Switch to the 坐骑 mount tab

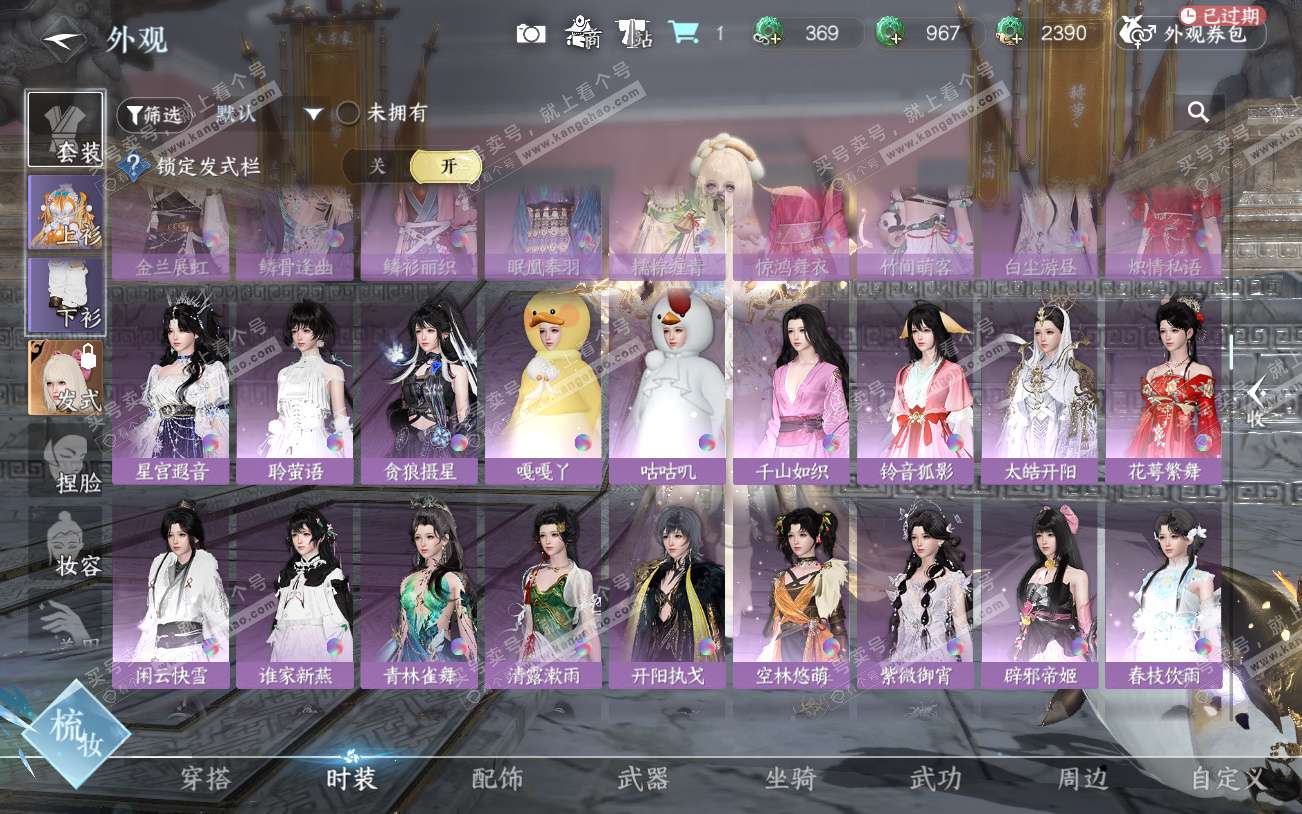(x=790, y=779)
